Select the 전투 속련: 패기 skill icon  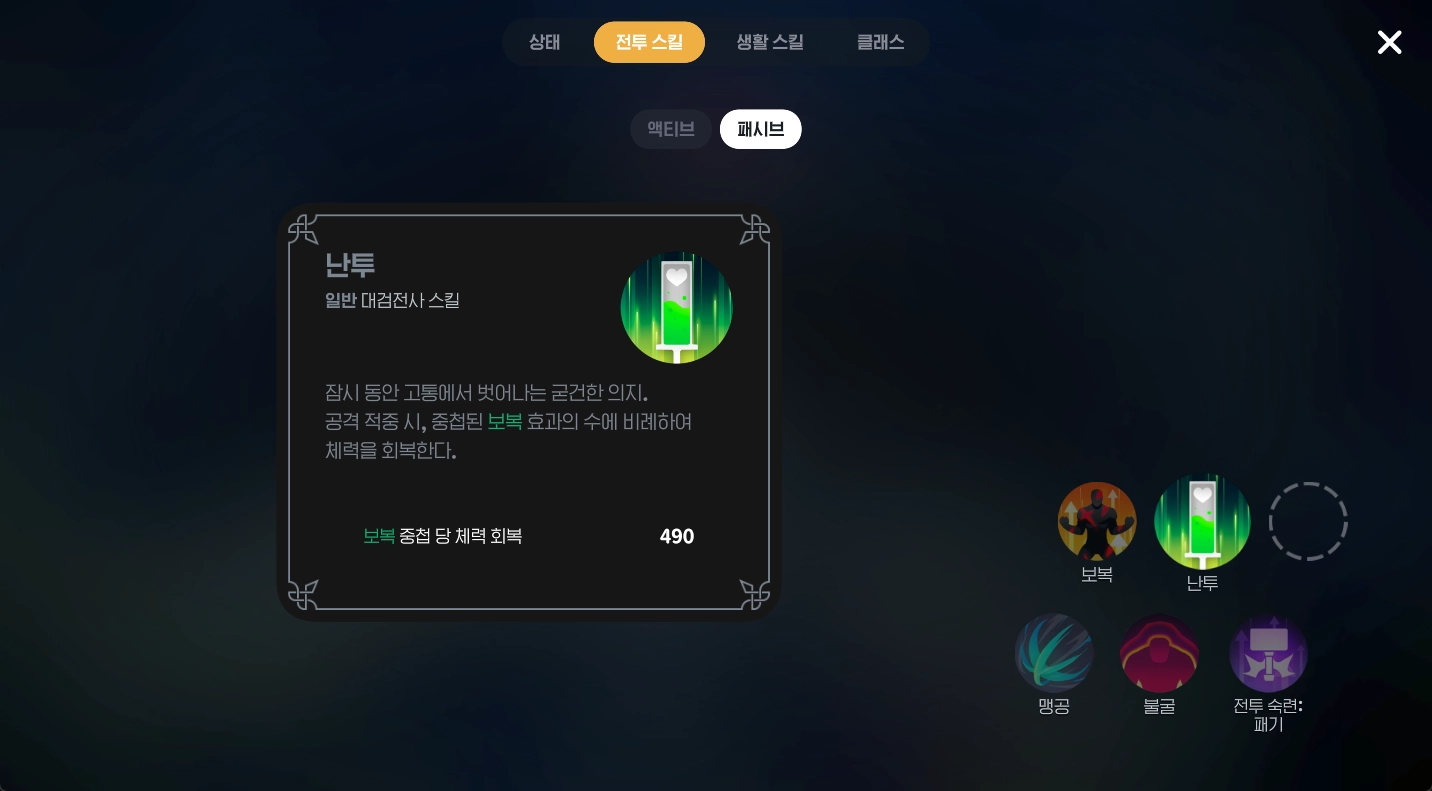coord(1268,653)
